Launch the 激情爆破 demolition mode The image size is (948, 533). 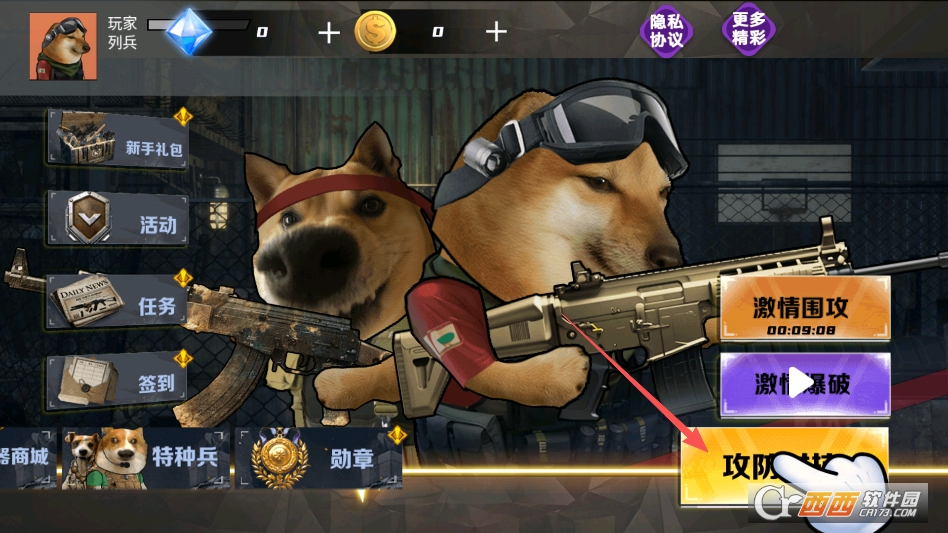click(805, 384)
